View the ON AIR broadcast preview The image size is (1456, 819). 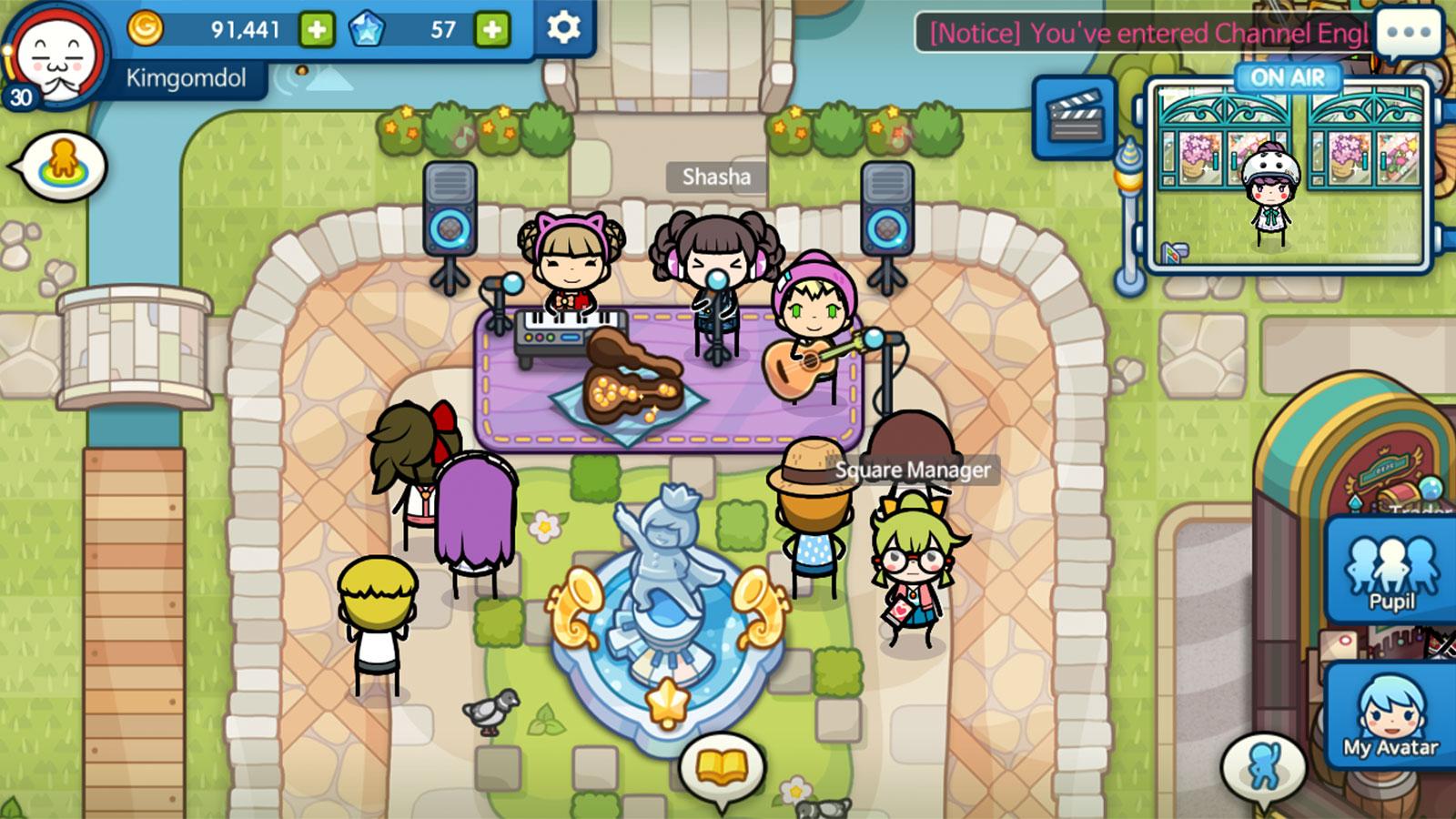click(1288, 175)
